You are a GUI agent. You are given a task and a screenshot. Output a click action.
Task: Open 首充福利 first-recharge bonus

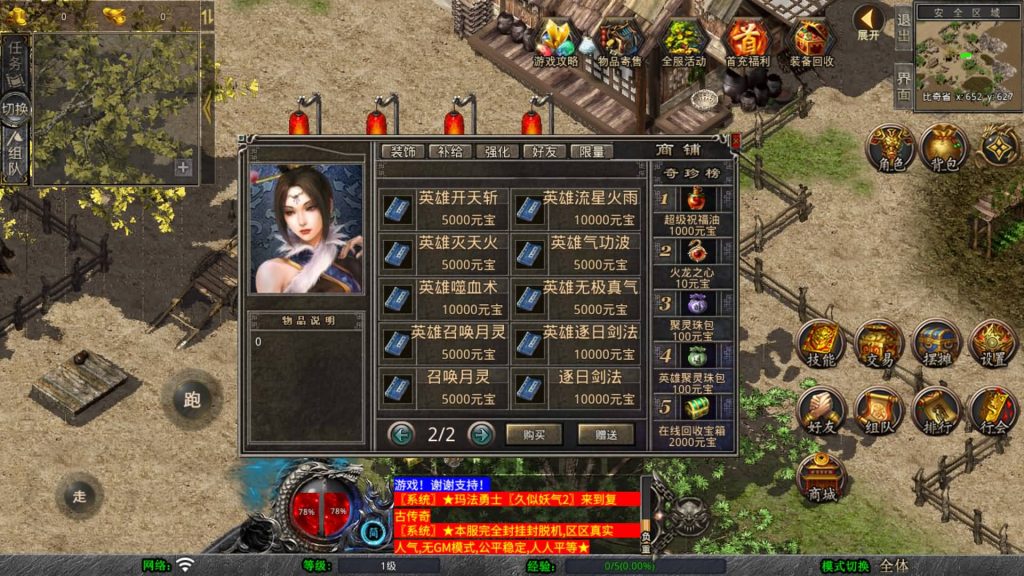(x=747, y=43)
